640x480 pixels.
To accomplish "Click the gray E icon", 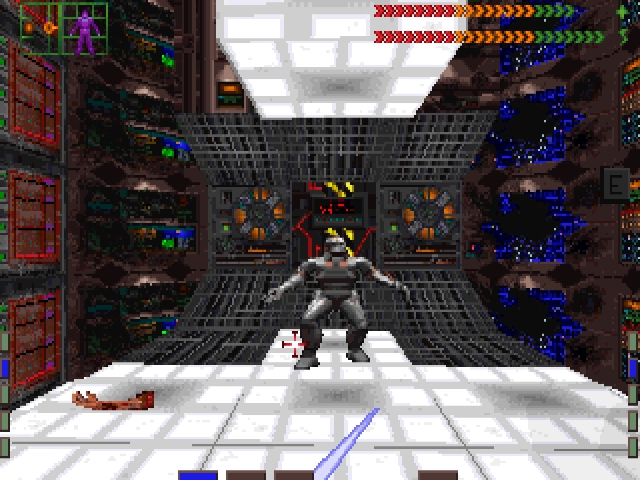I will pos(615,184).
